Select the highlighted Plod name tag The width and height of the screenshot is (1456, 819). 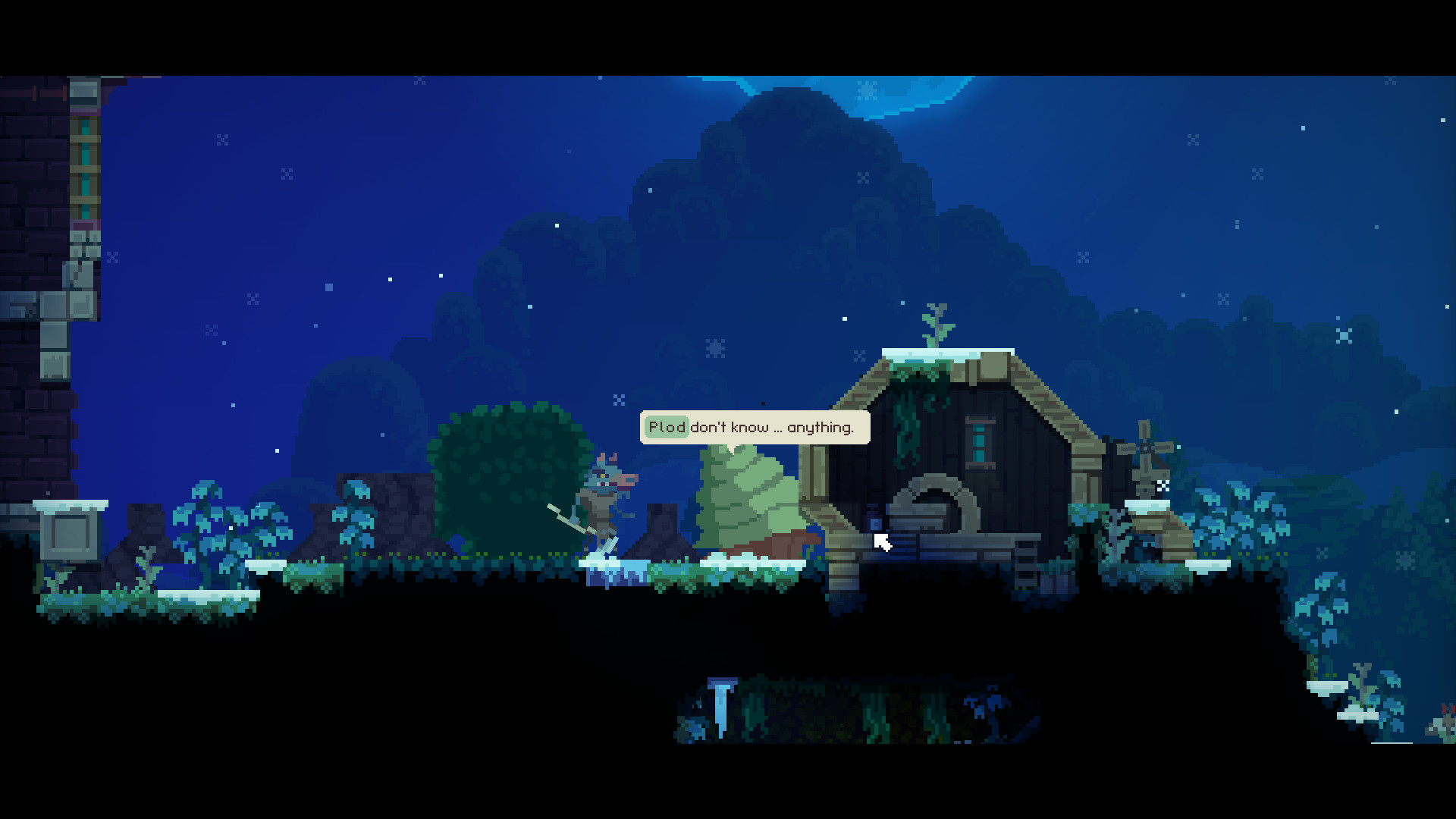[x=666, y=427]
